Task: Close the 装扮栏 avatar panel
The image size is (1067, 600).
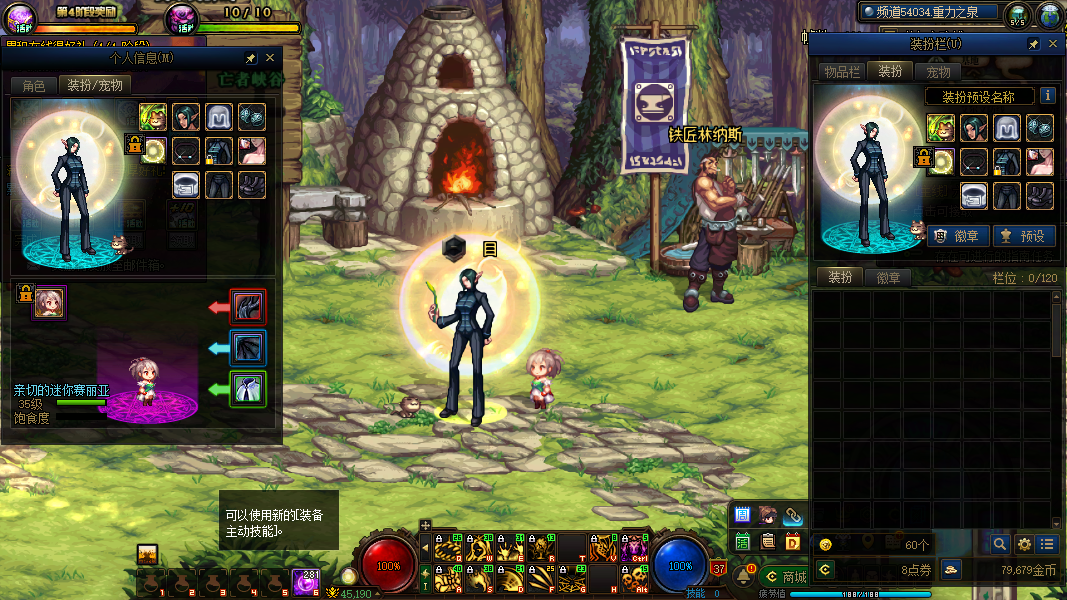Action: point(1051,45)
